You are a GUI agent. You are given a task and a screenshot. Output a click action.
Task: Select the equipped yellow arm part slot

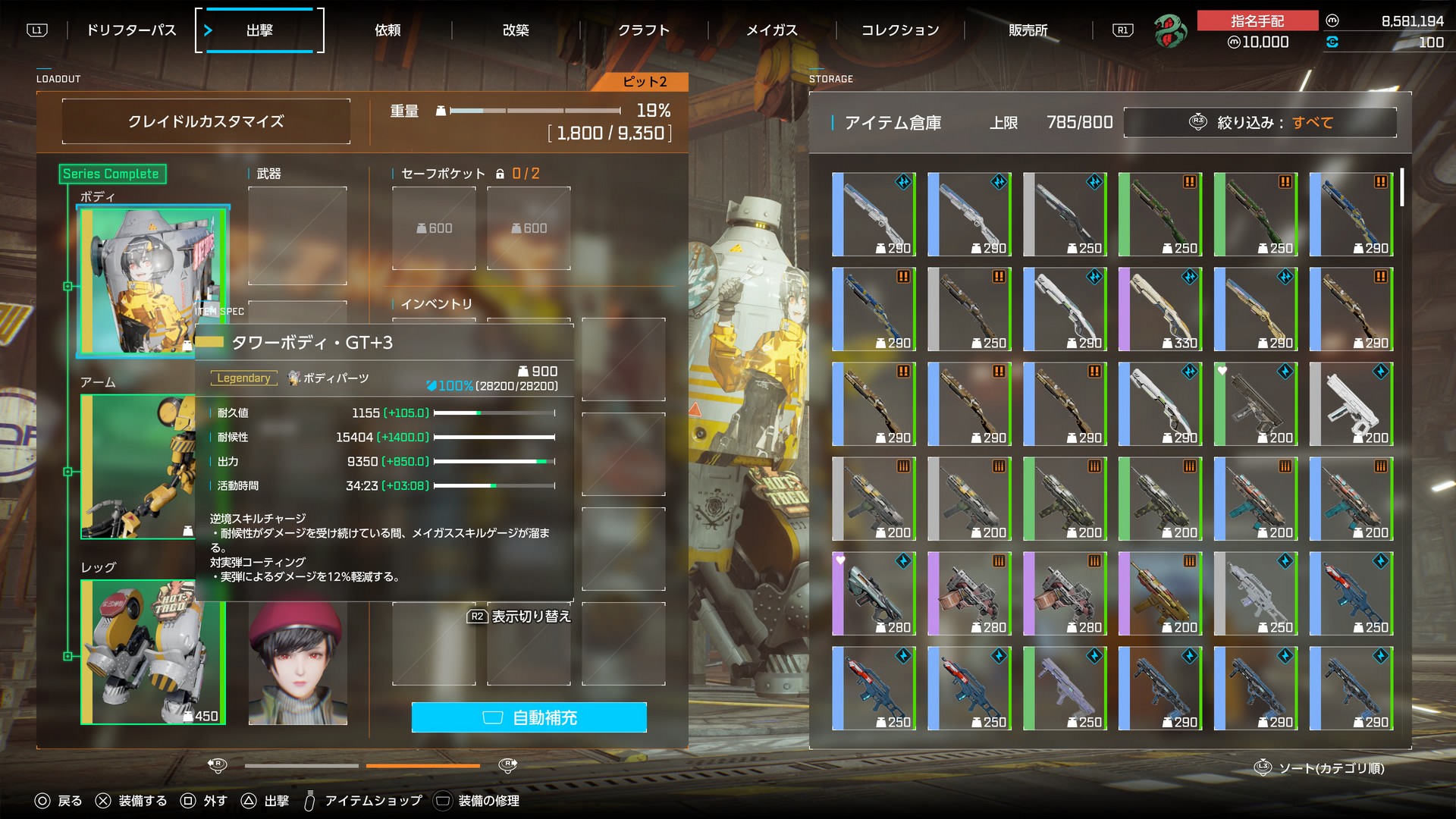[136, 466]
